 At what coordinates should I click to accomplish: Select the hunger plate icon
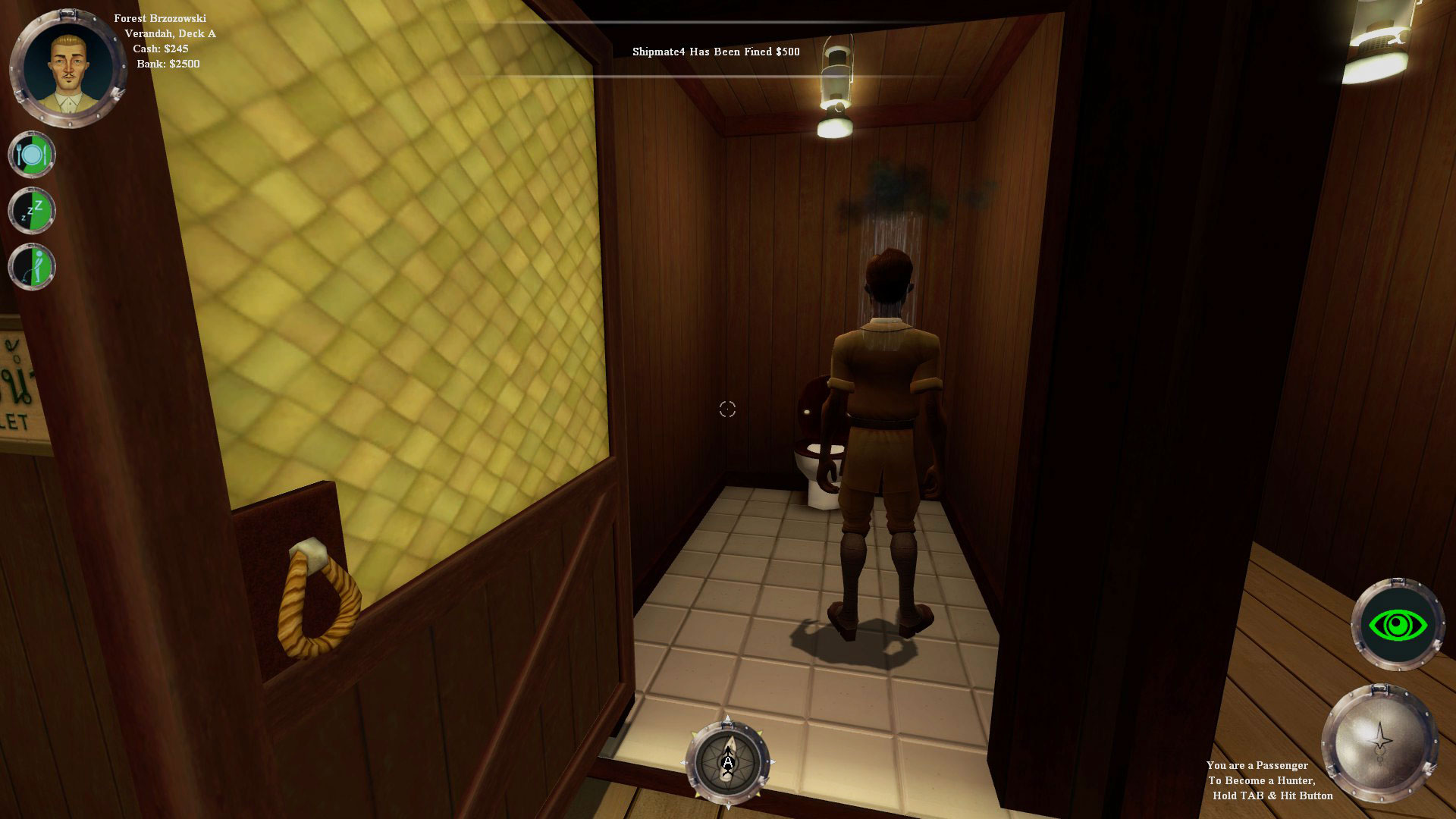tap(31, 154)
